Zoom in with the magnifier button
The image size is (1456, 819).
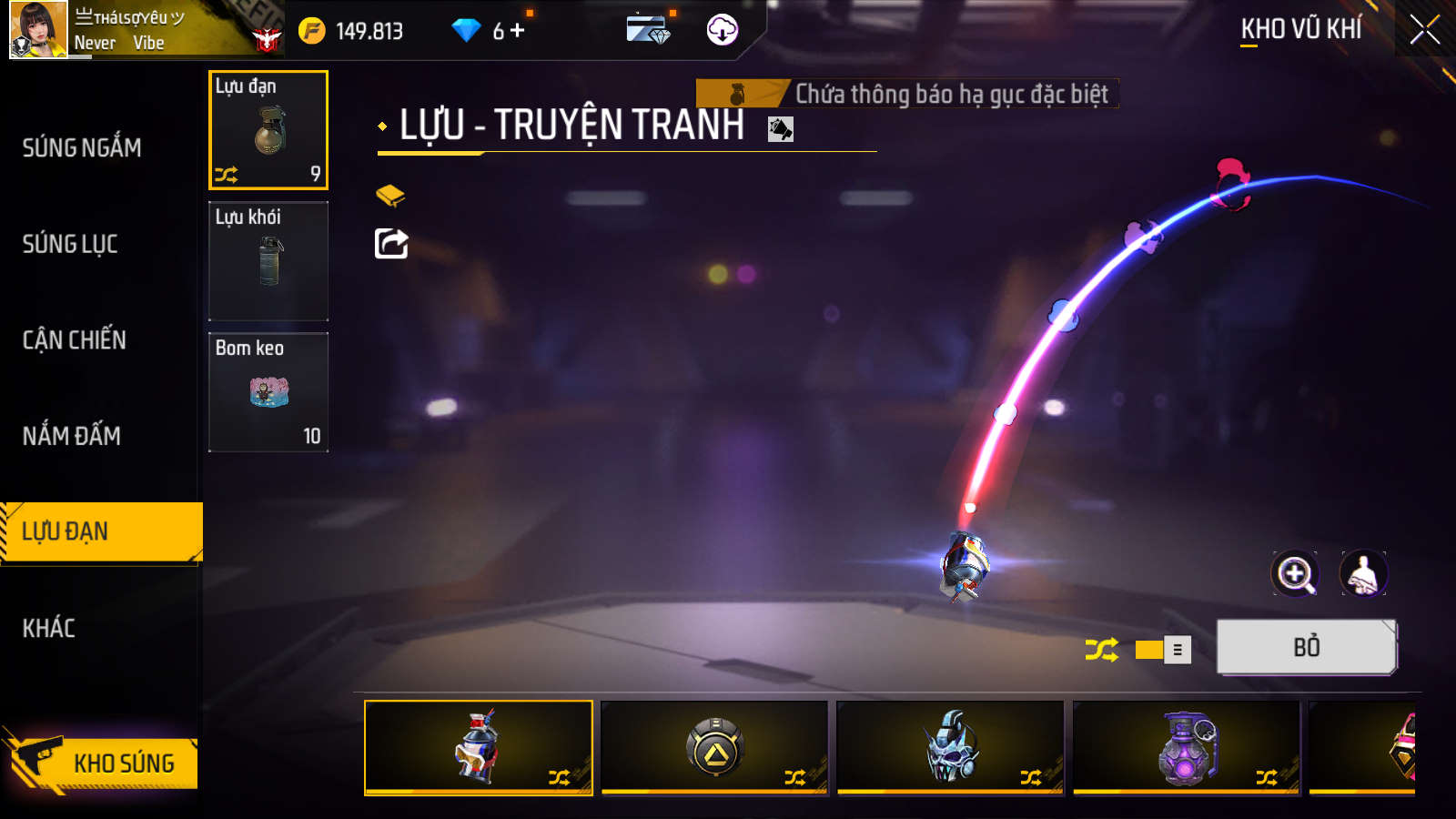point(1294,574)
